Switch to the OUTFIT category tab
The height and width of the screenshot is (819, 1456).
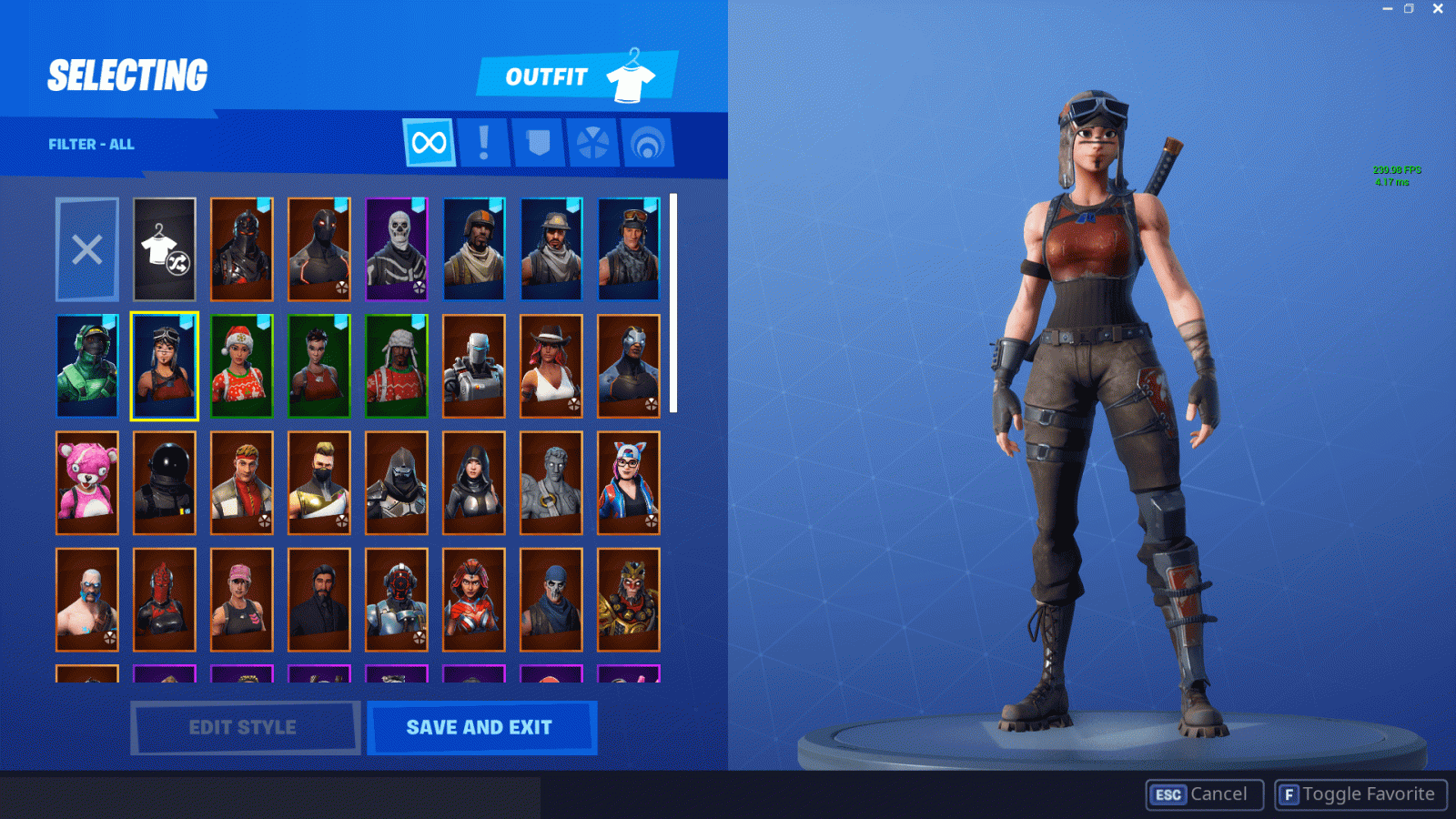coord(546,77)
